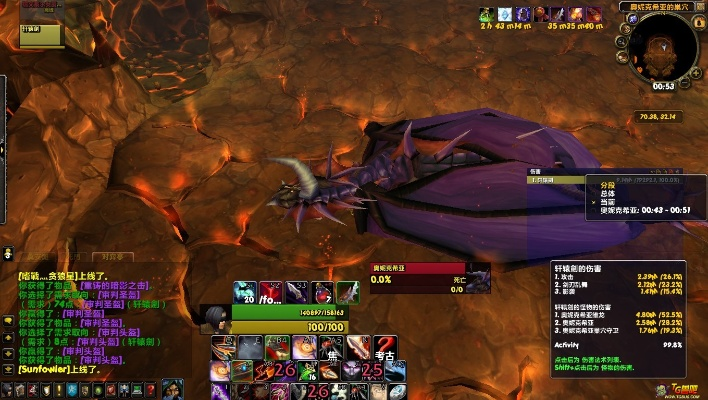Click the blue snowflake buff icon
708x400 pixels.
pos(503,14)
